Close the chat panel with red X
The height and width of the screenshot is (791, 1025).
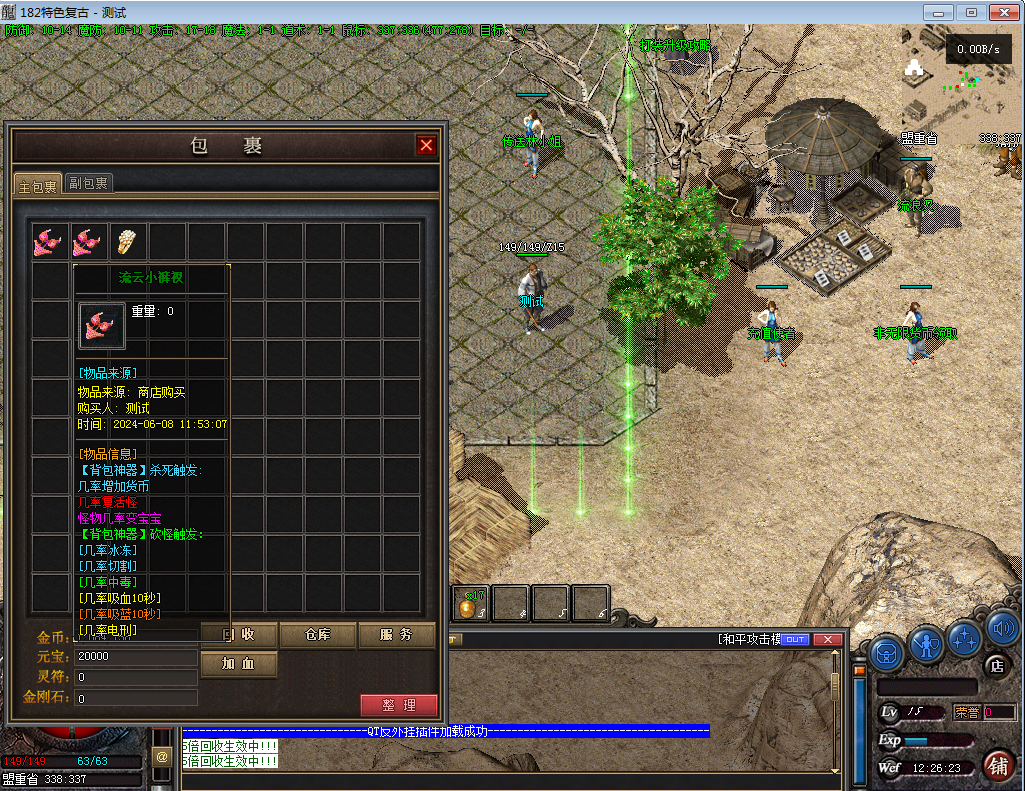tap(828, 639)
